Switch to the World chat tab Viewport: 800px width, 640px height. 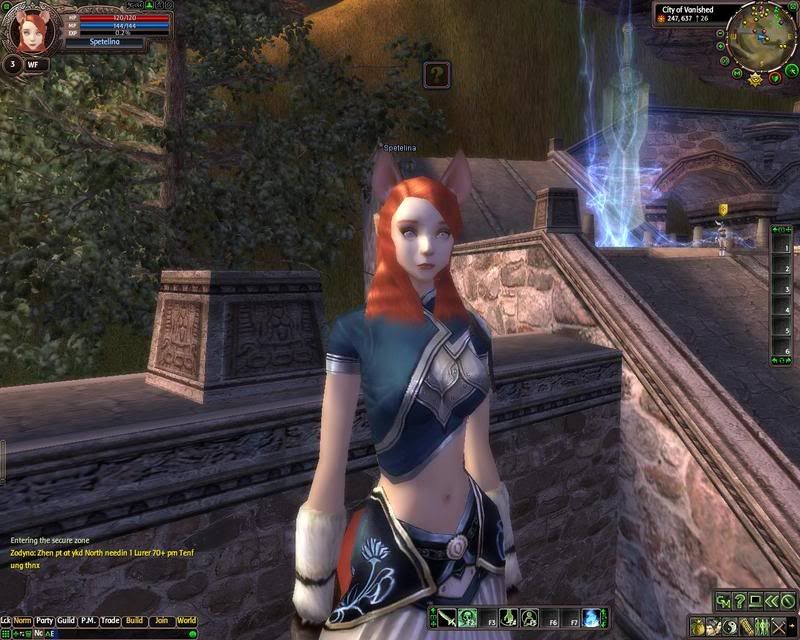coord(186,621)
